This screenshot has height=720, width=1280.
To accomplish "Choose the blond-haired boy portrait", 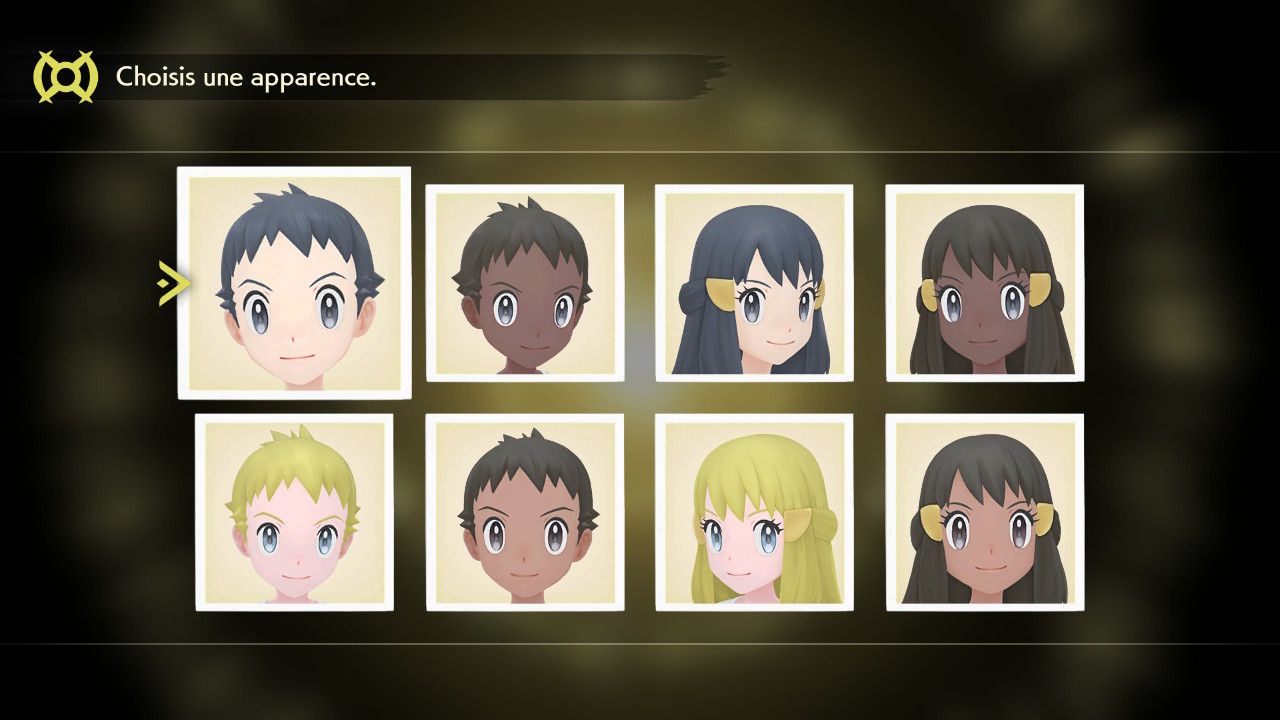I will tap(294, 512).
